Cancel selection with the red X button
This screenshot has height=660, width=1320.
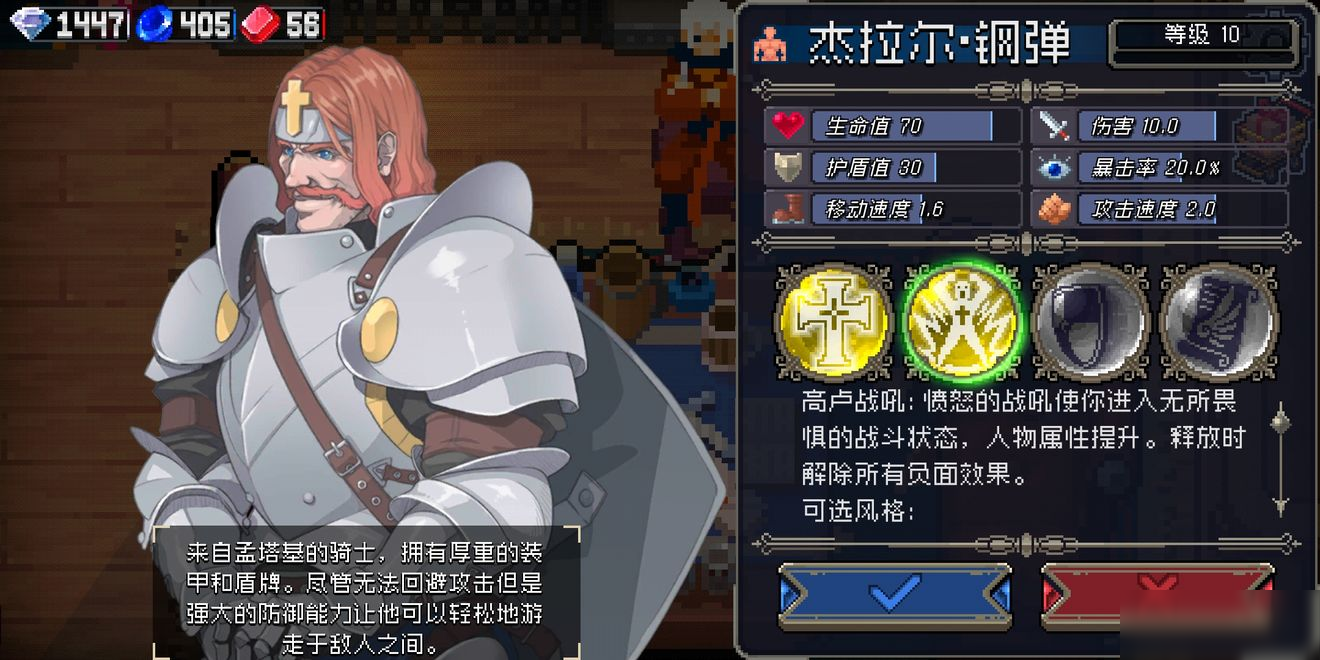[1157, 595]
